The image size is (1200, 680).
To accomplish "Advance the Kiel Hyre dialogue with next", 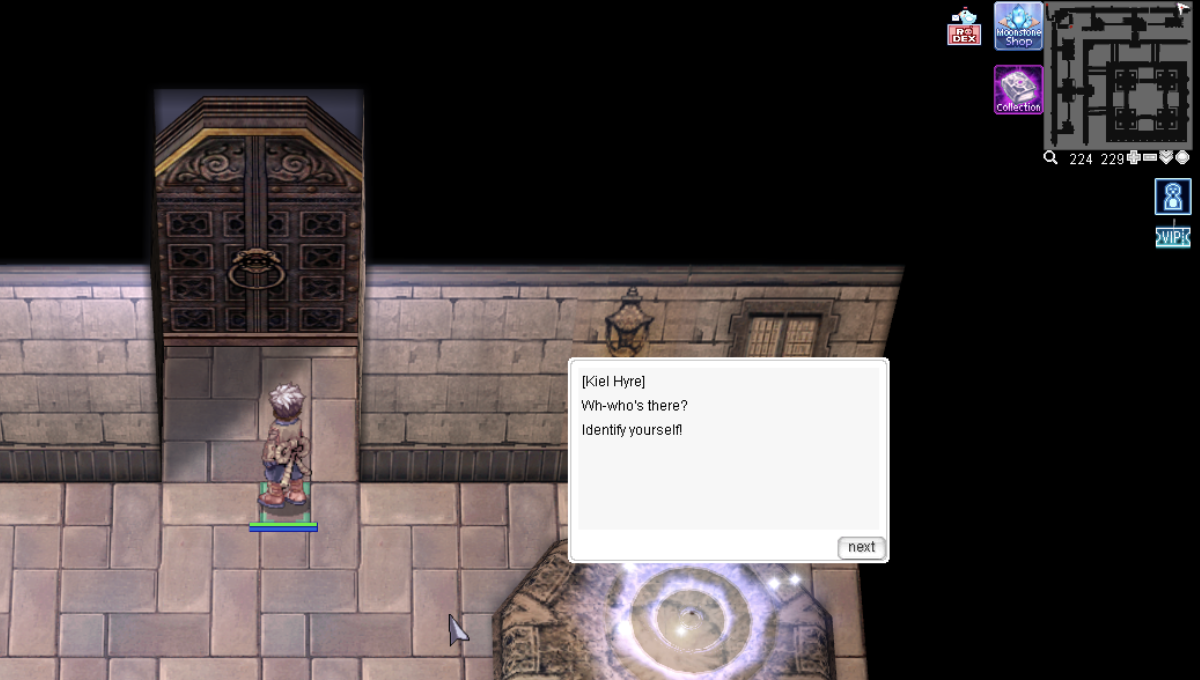I will (x=861, y=547).
